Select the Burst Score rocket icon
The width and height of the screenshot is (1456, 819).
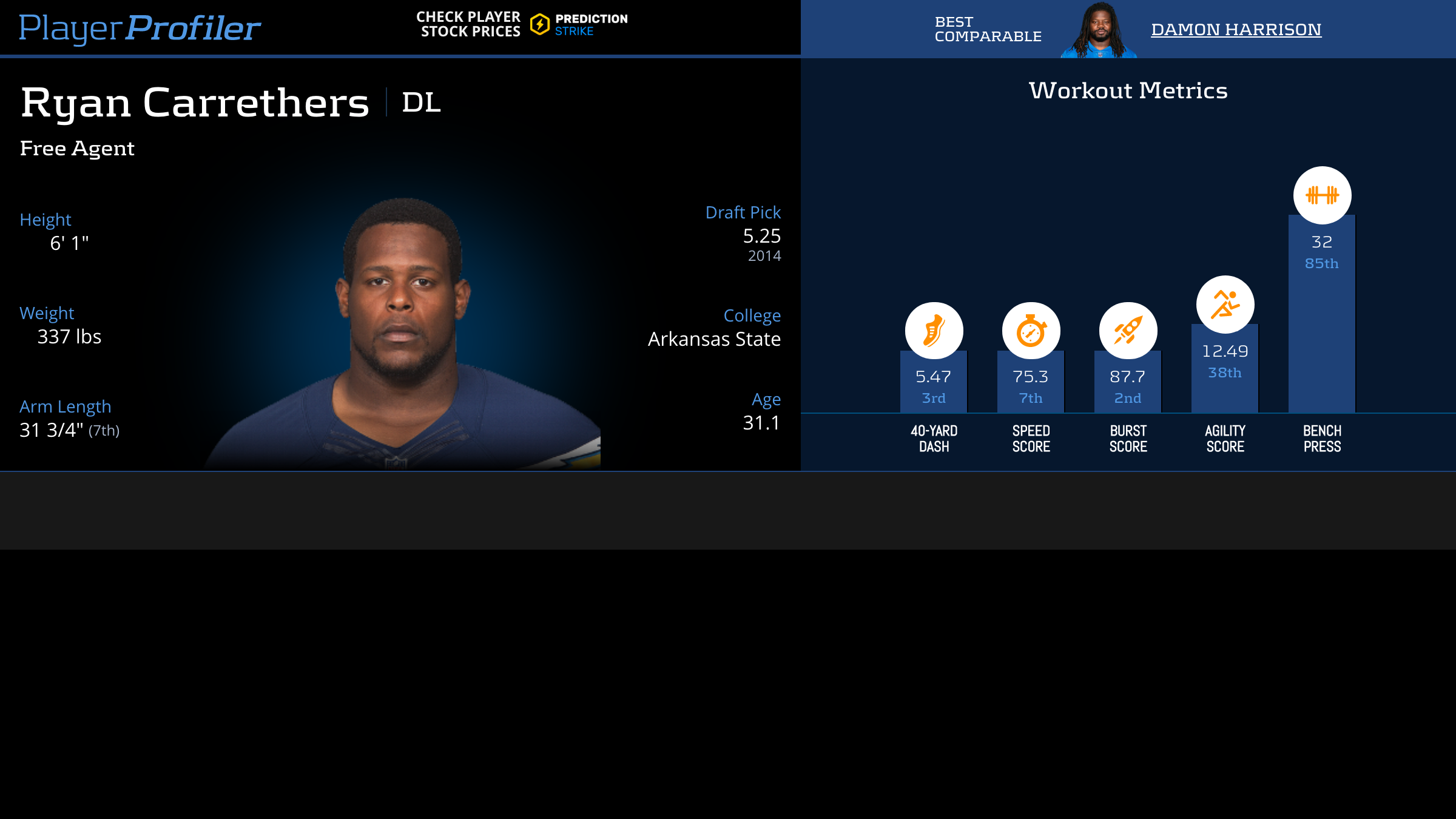click(1128, 331)
